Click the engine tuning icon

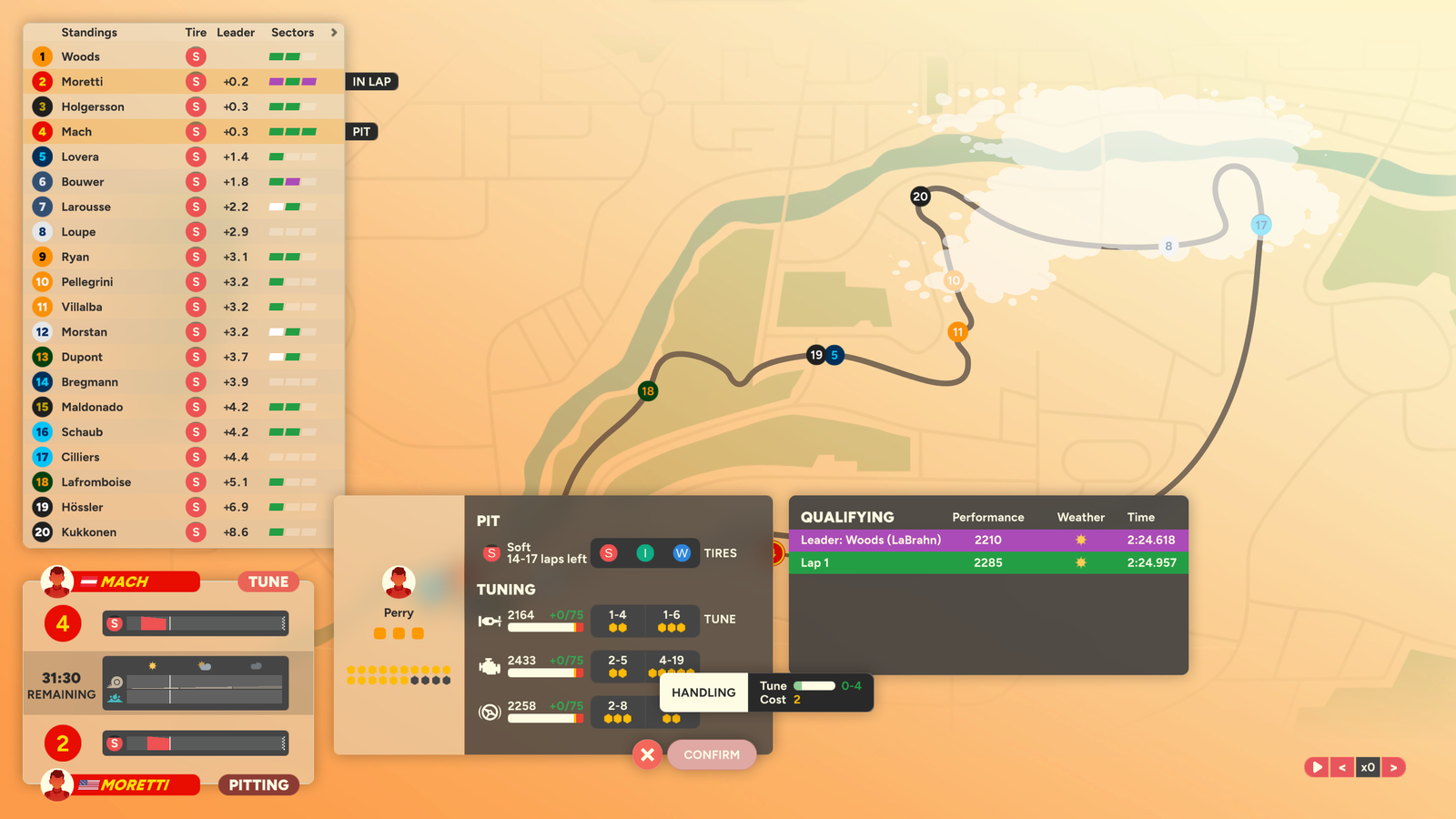tap(490, 665)
